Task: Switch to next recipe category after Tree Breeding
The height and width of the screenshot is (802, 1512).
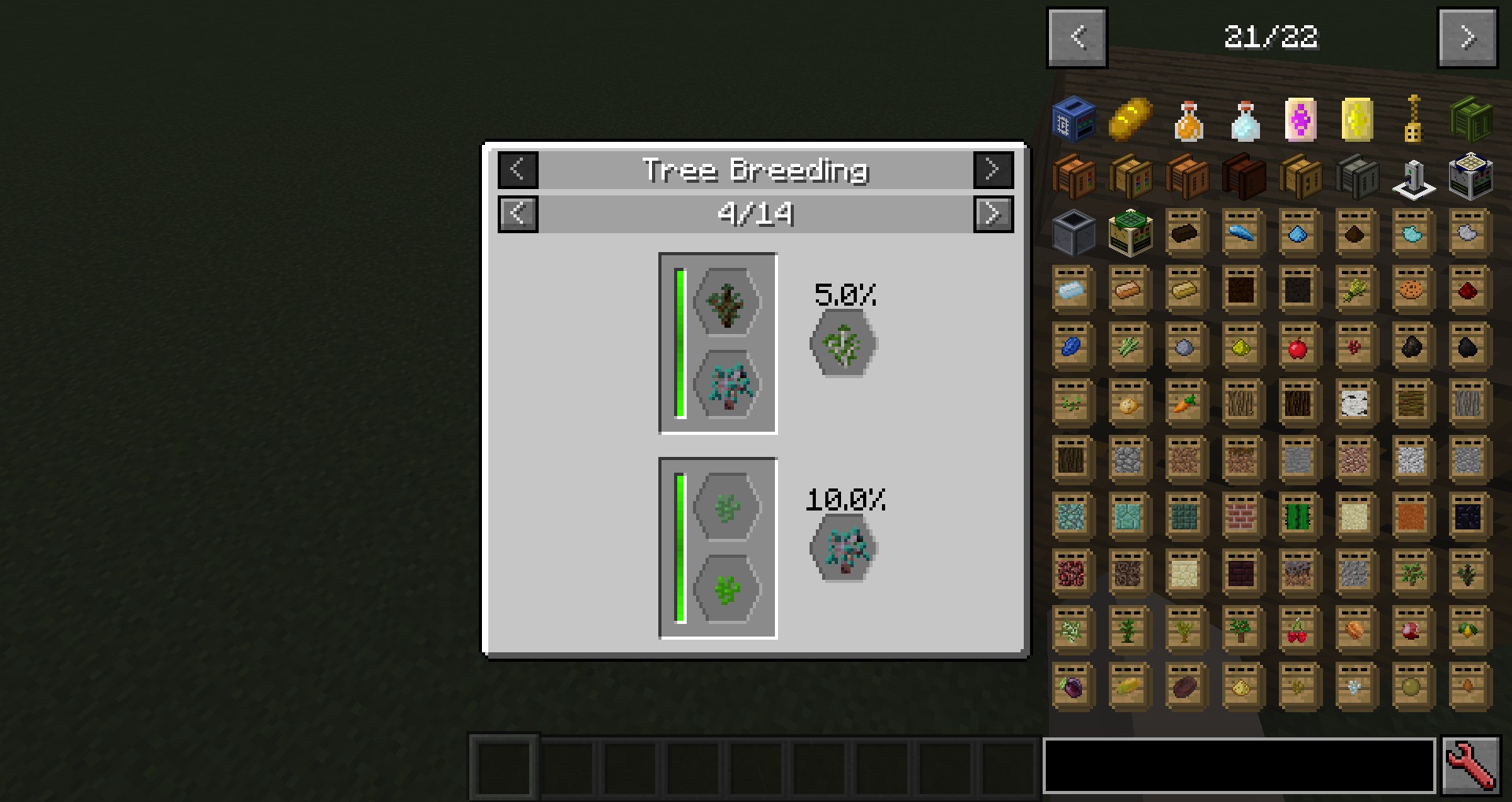Action: (x=993, y=169)
